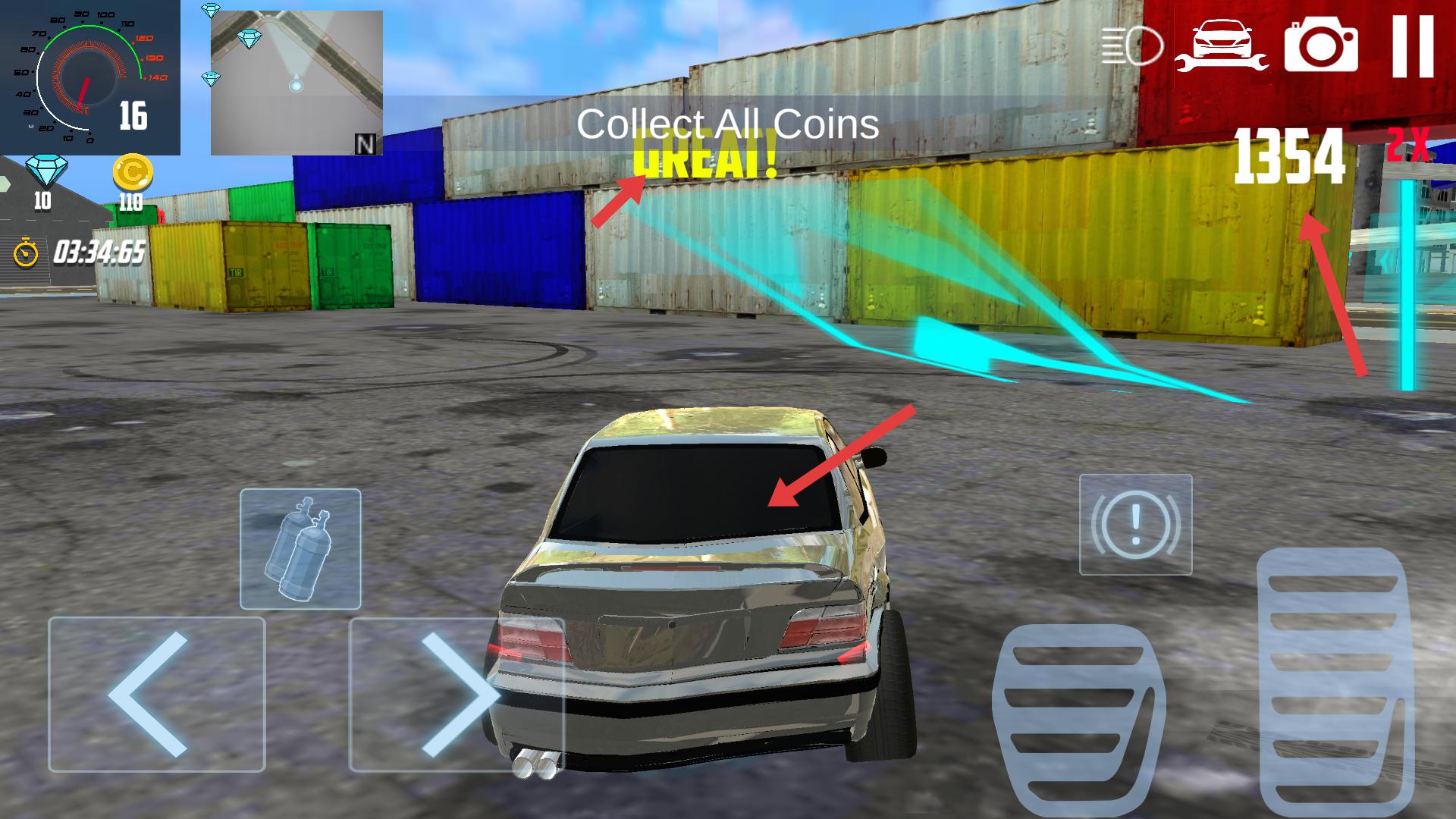1456x819 pixels.
Task: Toggle the headlights
Action: tap(1132, 47)
